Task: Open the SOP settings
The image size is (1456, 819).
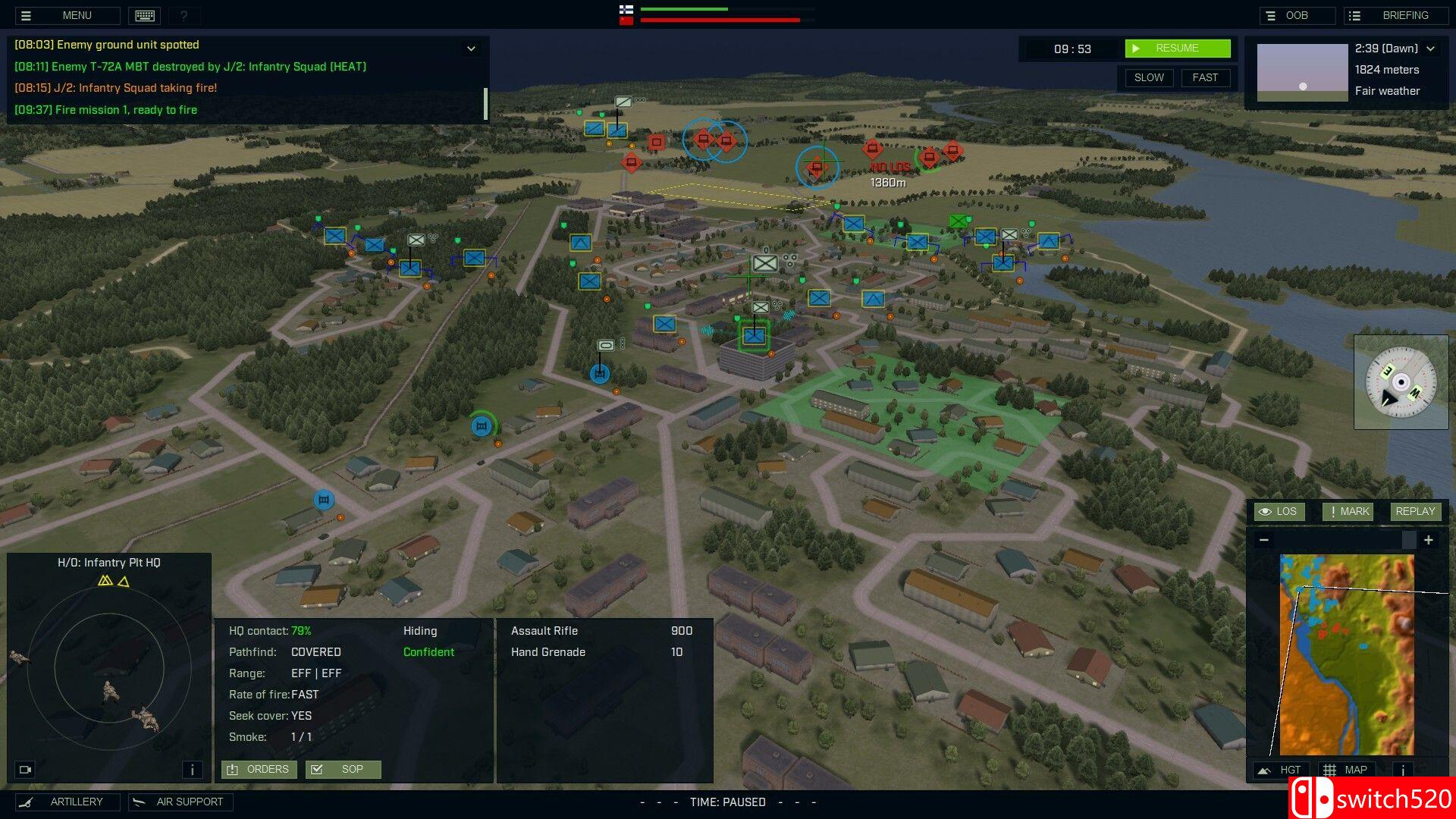Action: click(343, 769)
